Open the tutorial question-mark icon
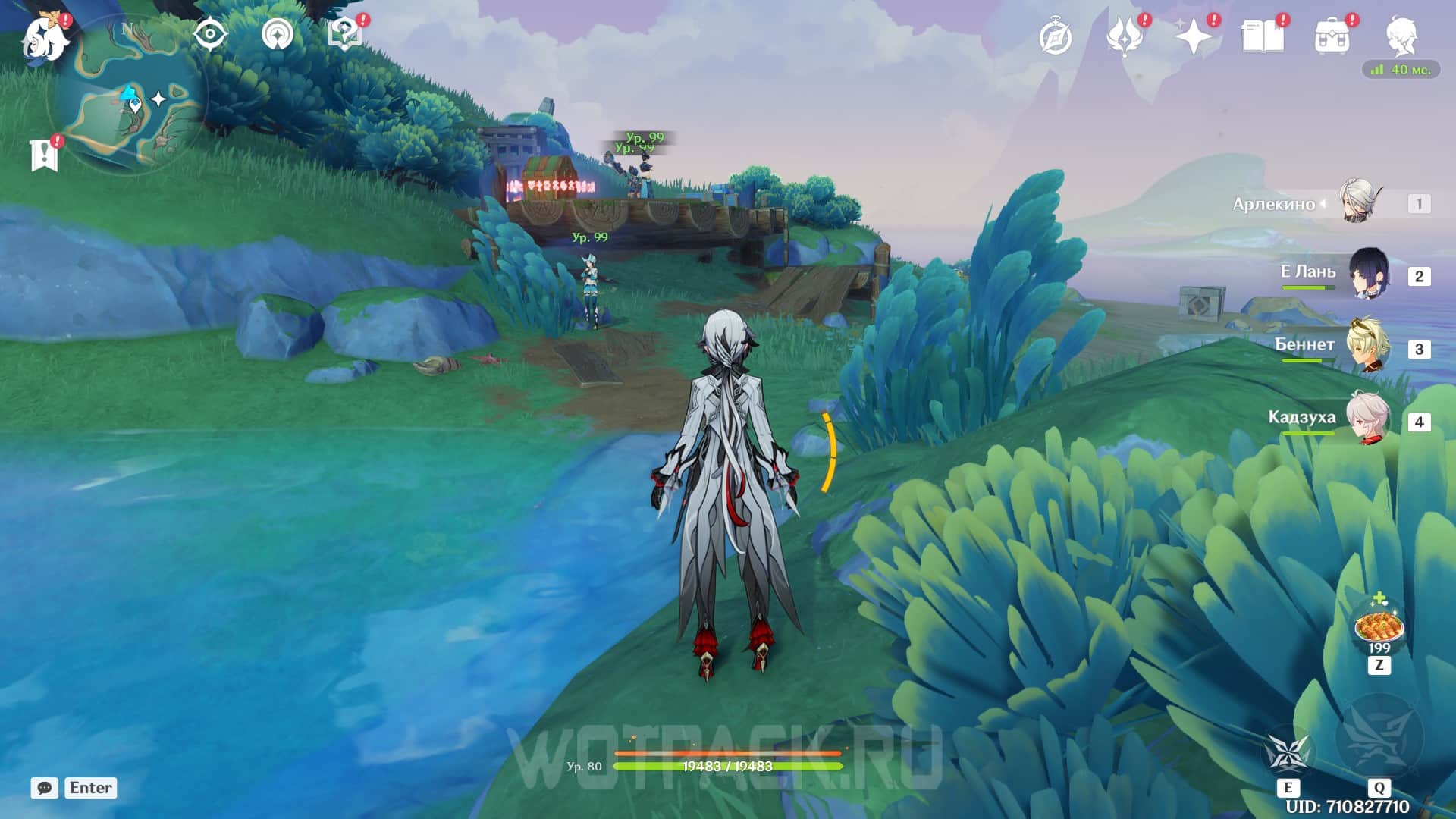This screenshot has width=1456, height=819. coord(344,35)
